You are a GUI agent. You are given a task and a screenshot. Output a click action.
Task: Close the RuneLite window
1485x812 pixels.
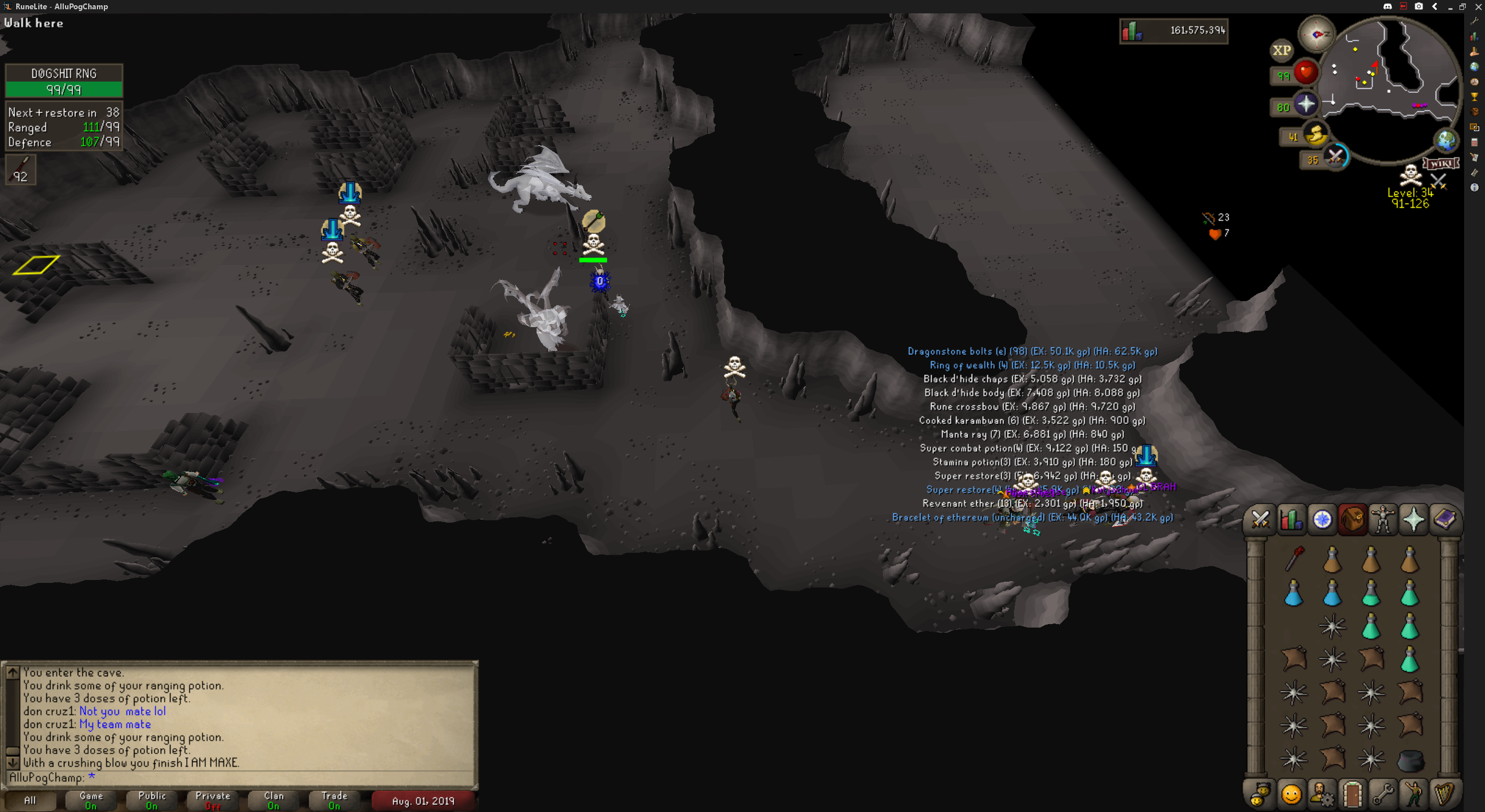point(1478,6)
